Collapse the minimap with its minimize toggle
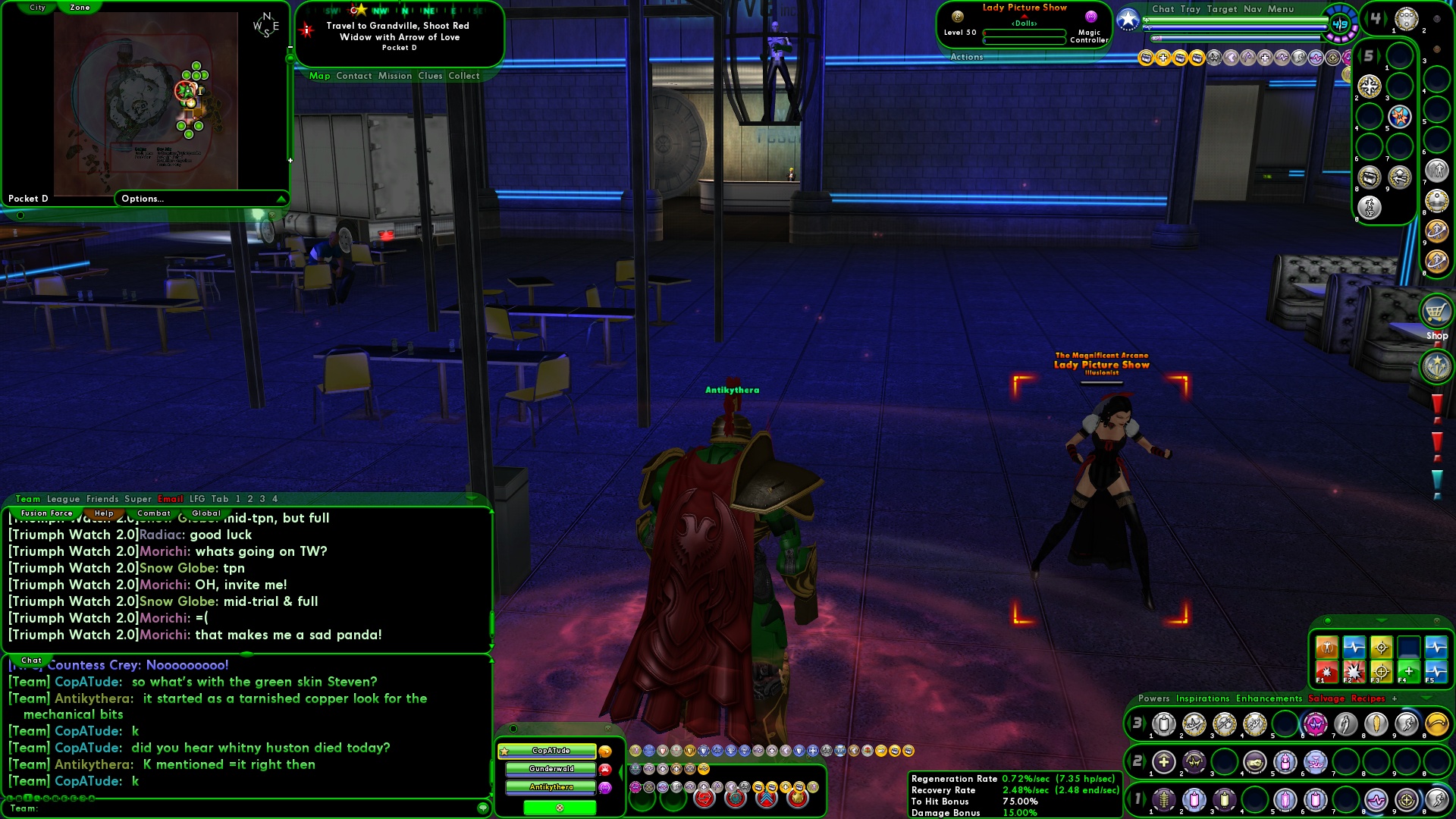The image size is (1456, 819). (x=290, y=47)
